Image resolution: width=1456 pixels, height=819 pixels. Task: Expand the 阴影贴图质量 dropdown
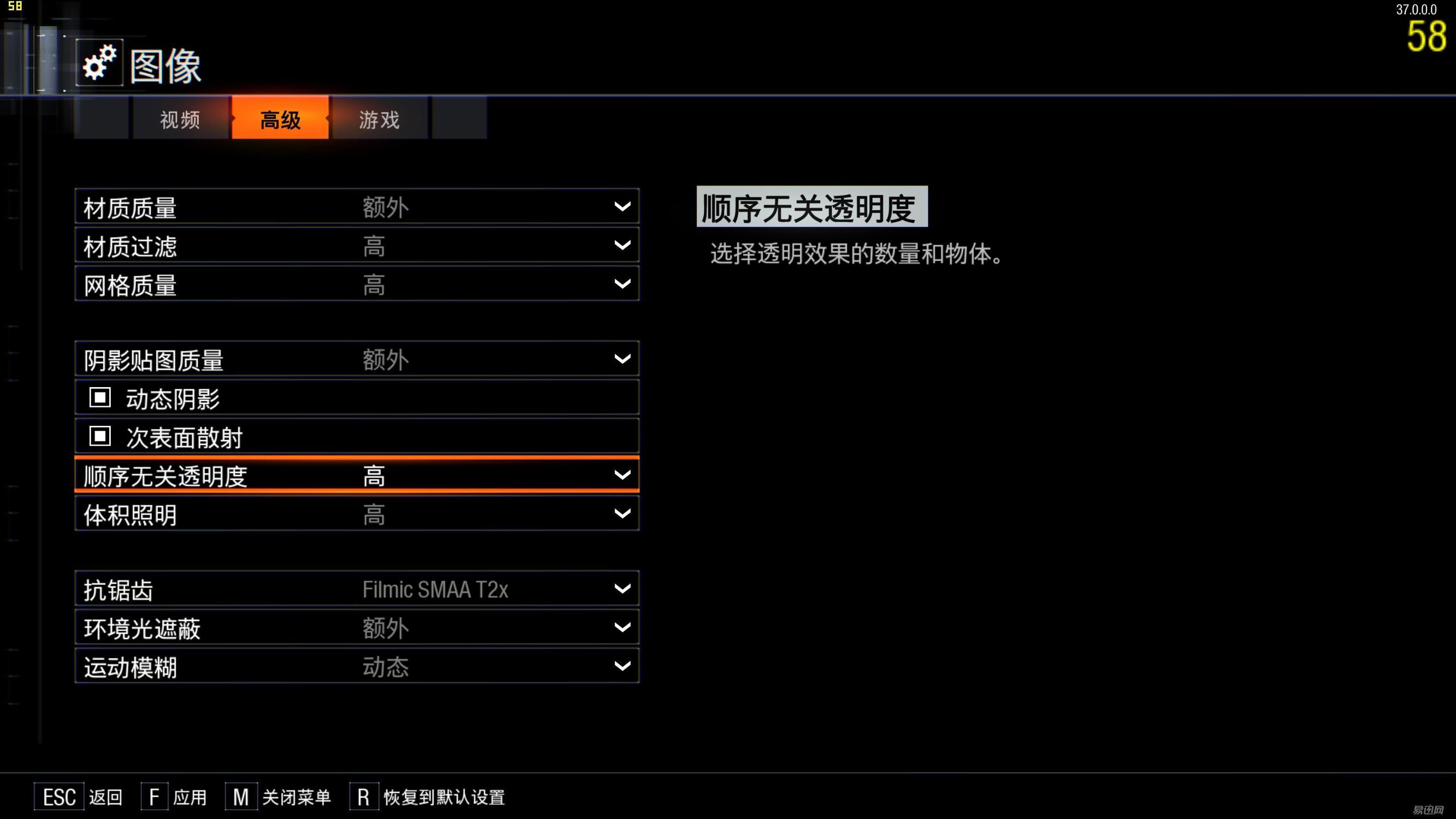(x=622, y=358)
